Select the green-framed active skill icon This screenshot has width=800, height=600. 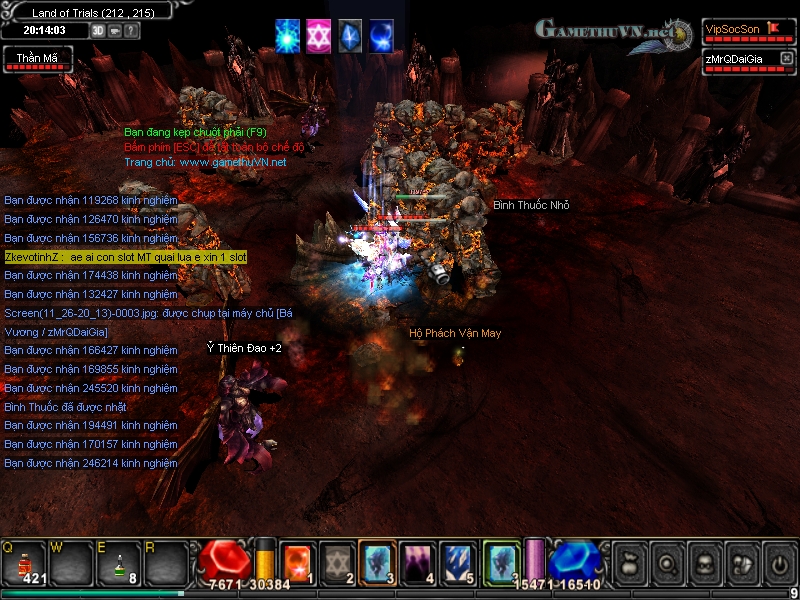(502, 562)
